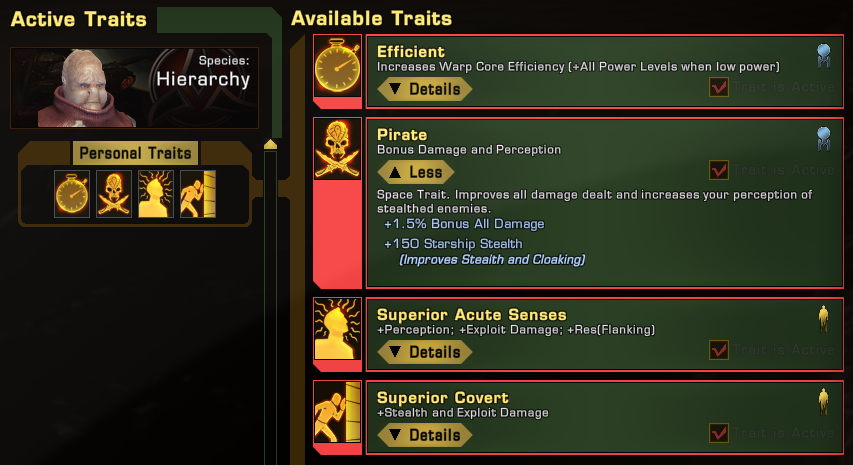This screenshot has height=465, width=853.
Task: Toggle Superior Acute Senses active checkbox
Action: point(718,350)
